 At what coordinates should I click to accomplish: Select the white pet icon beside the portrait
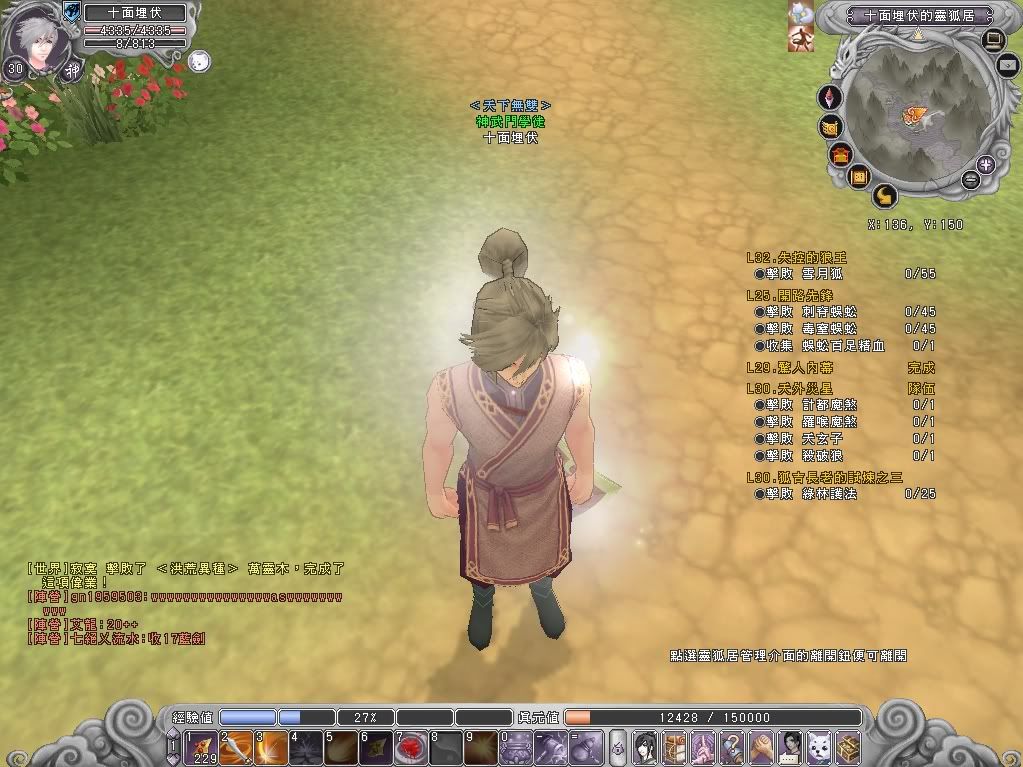point(199,61)
